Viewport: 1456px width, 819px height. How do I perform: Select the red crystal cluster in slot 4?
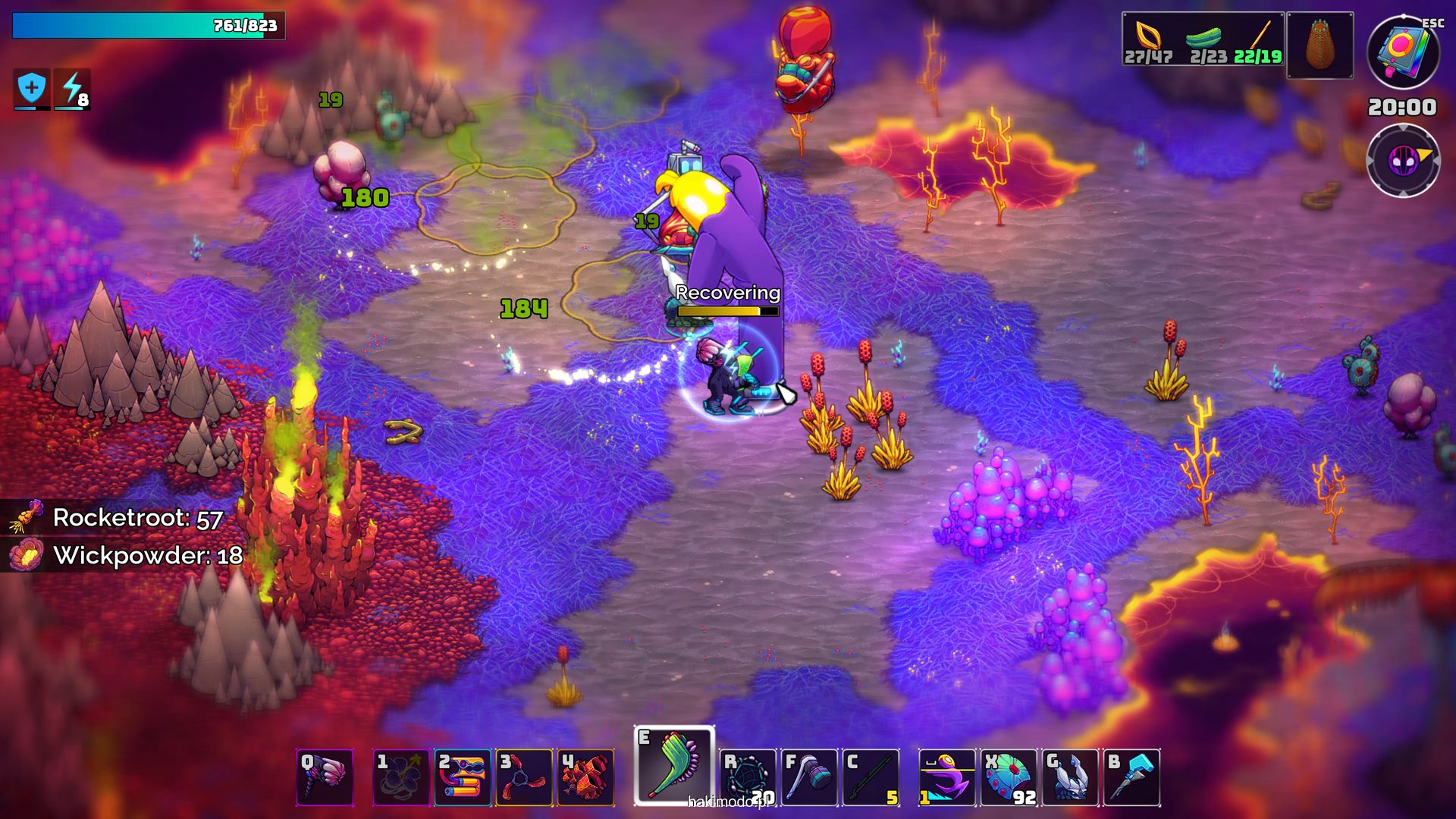pyautogui.click(x=585, y=777)
